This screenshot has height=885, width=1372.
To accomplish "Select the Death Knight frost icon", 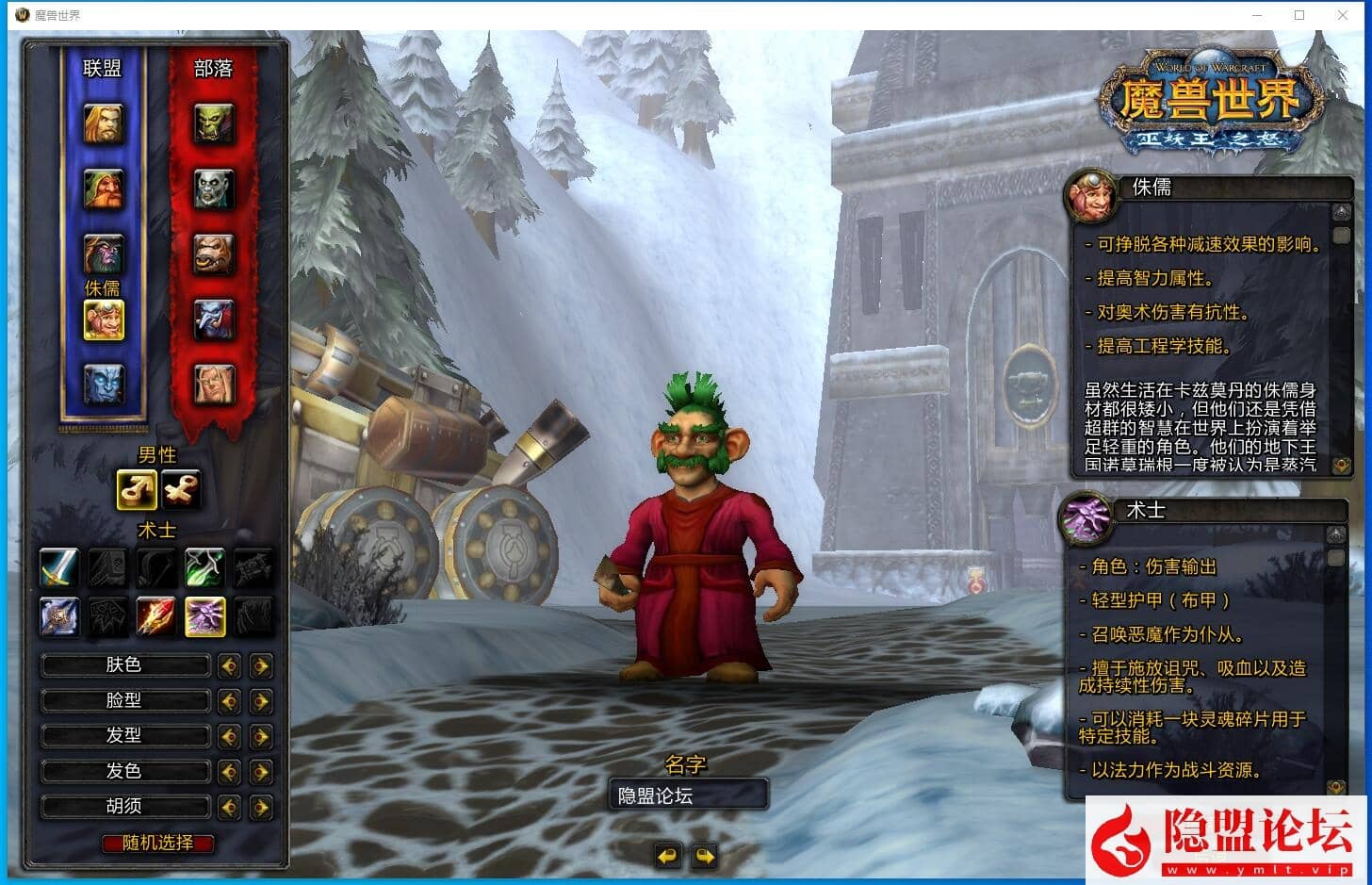I will [58, 617].
